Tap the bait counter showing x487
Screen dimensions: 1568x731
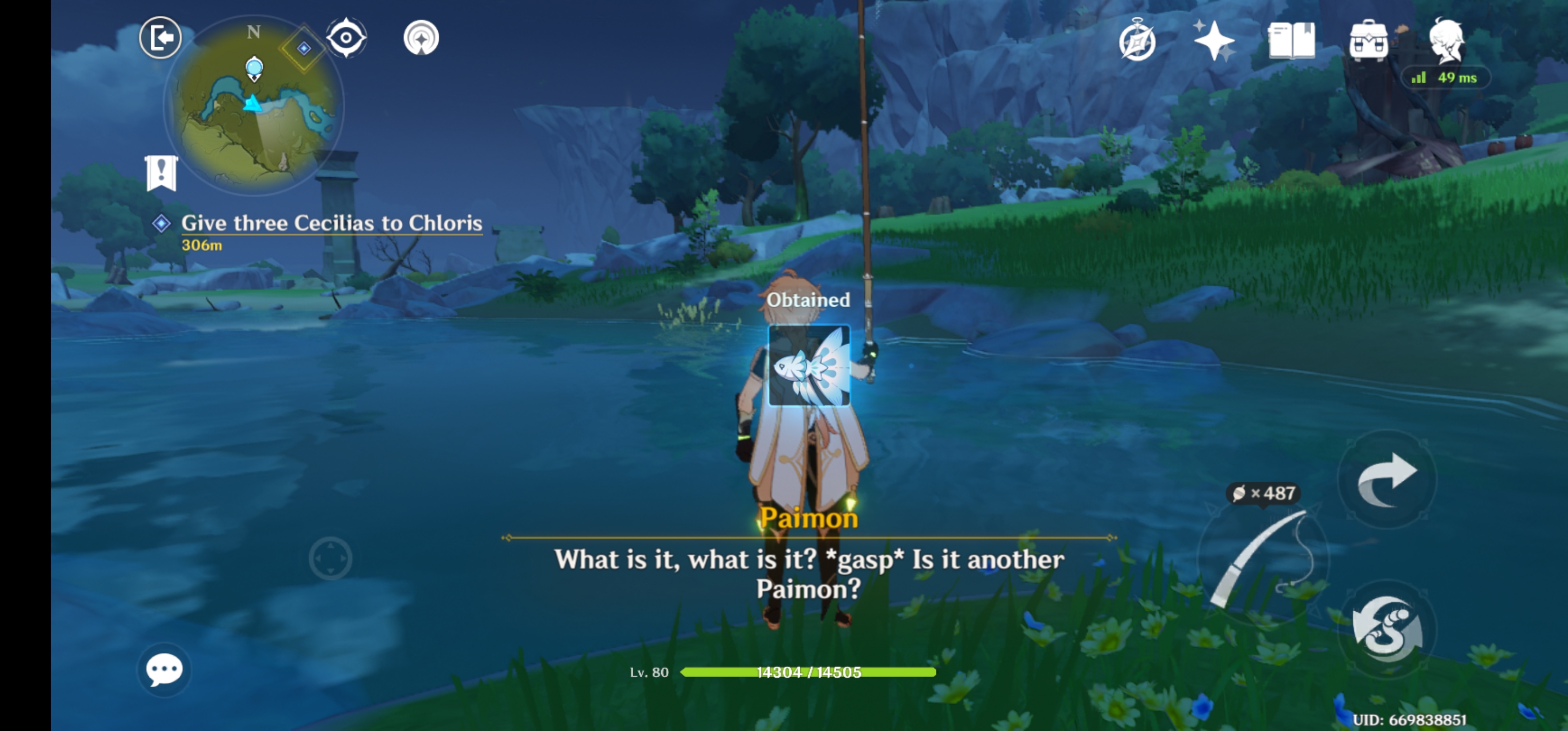coord(1263,493)
